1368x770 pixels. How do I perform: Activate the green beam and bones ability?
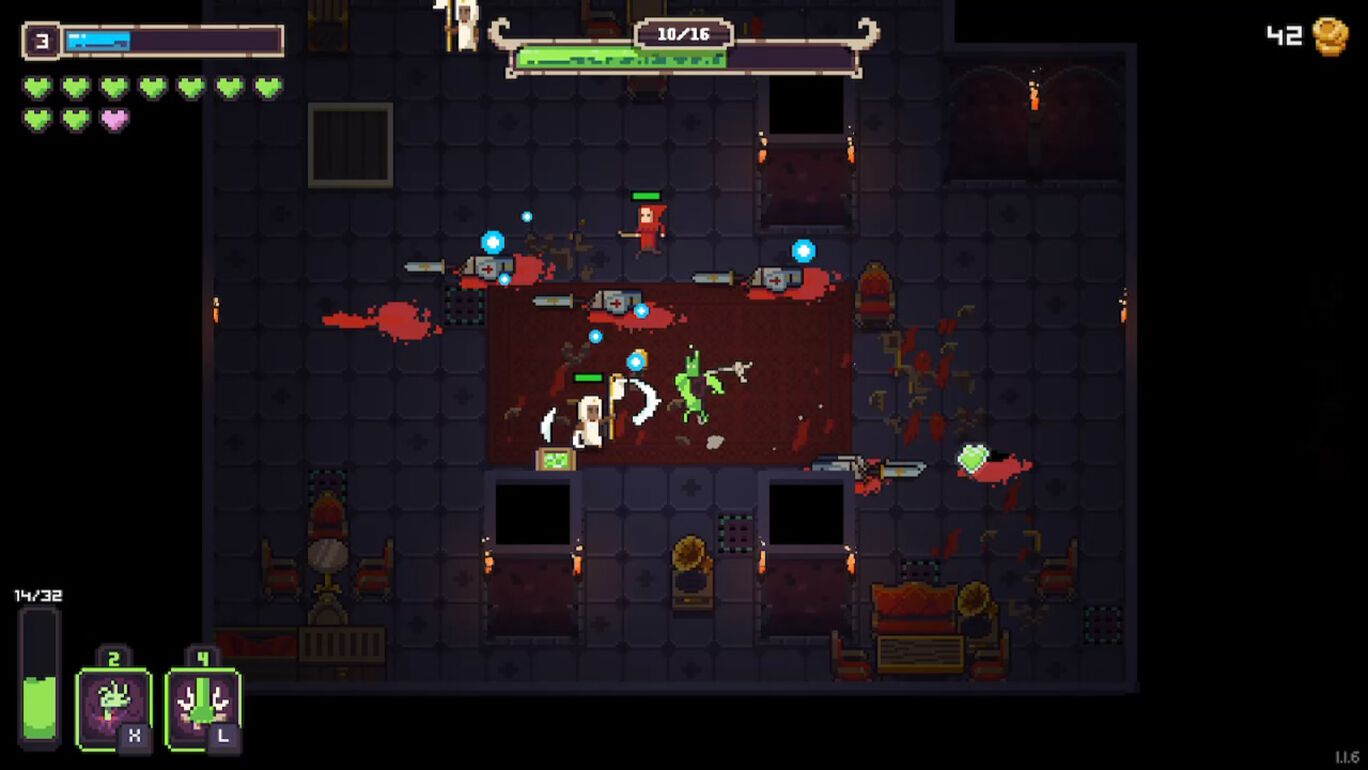coord(202,706)
